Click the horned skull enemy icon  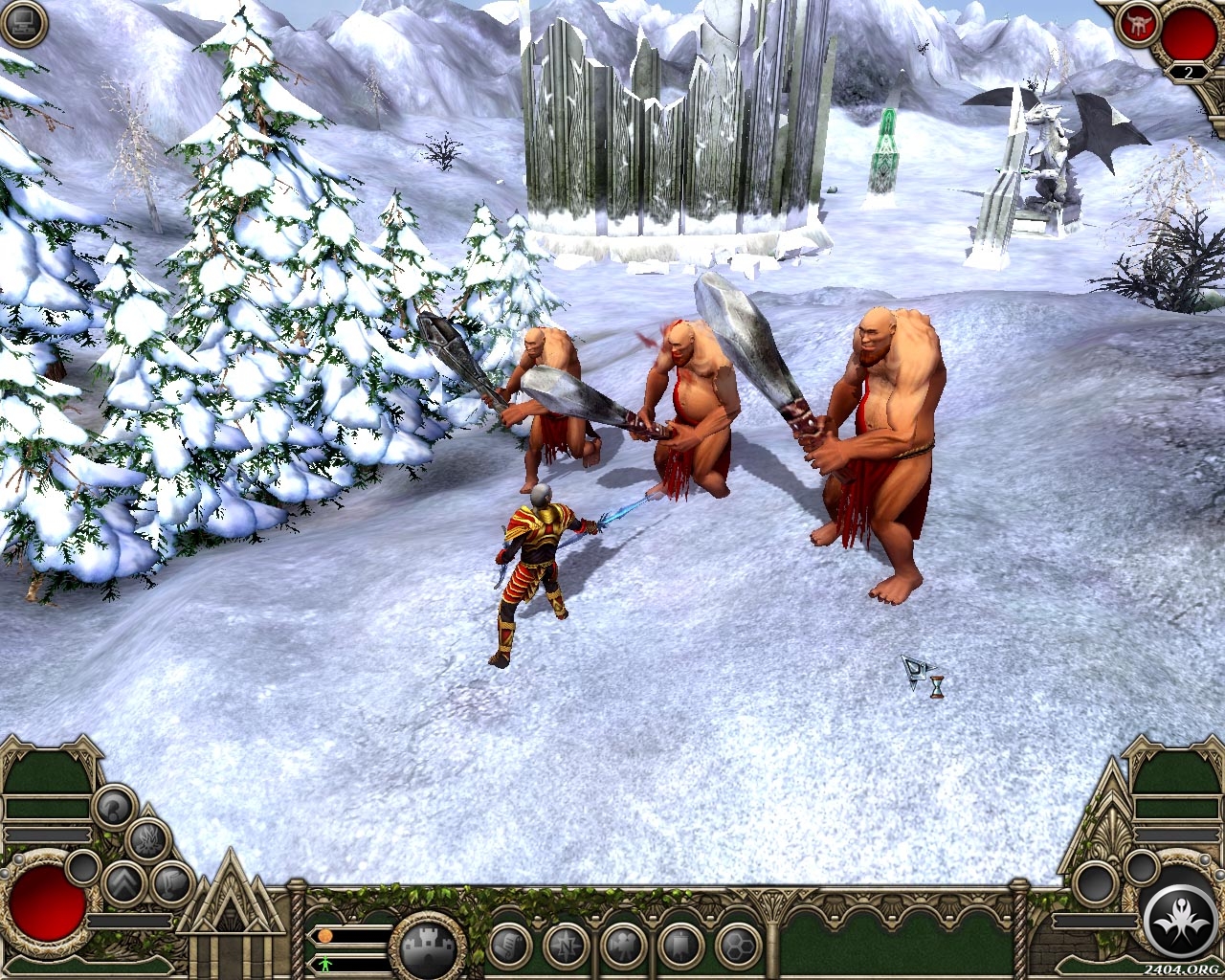coord(1137,25)
